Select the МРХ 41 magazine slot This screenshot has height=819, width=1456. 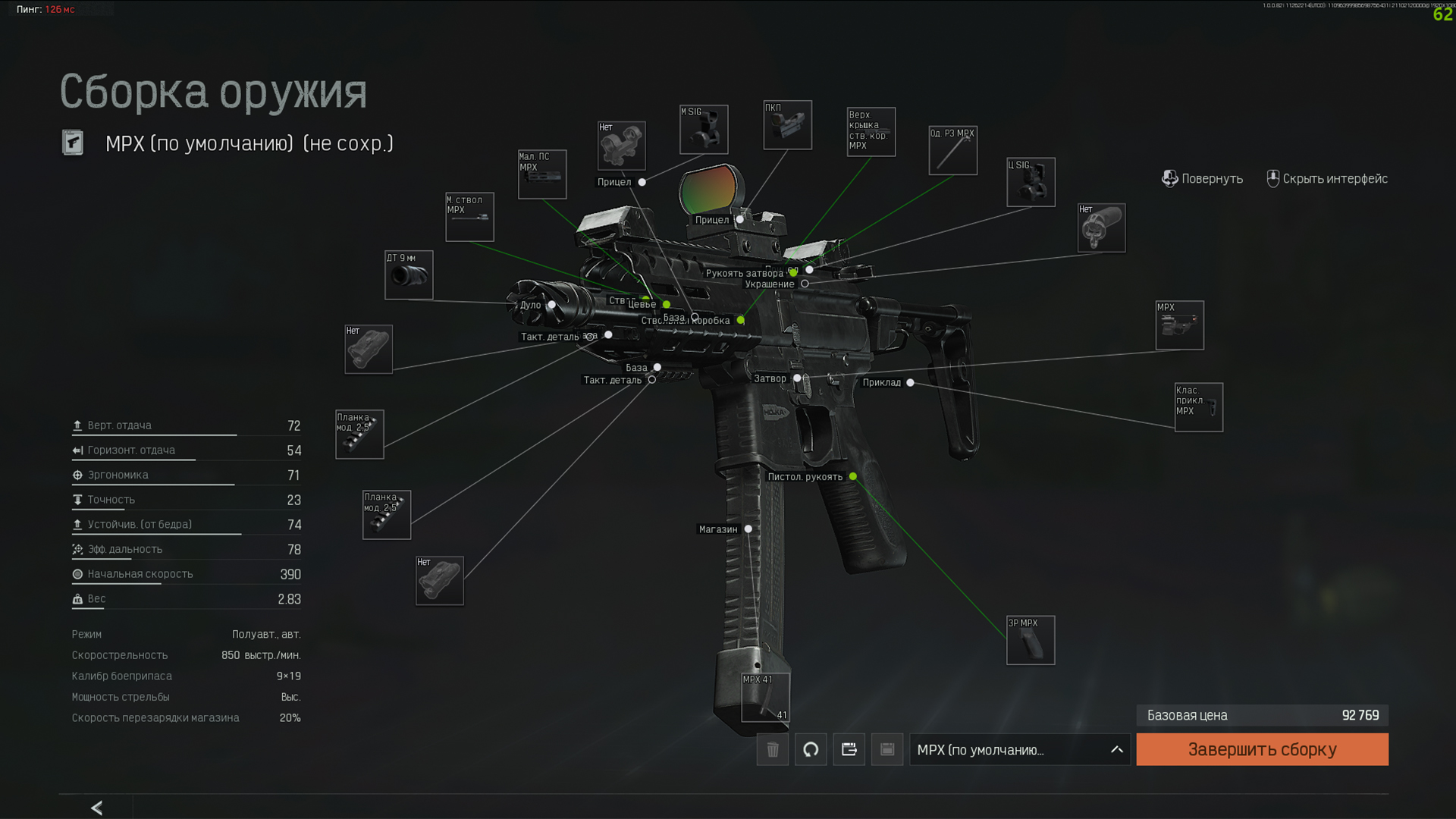pyautogui.click(x=765, y=697)
